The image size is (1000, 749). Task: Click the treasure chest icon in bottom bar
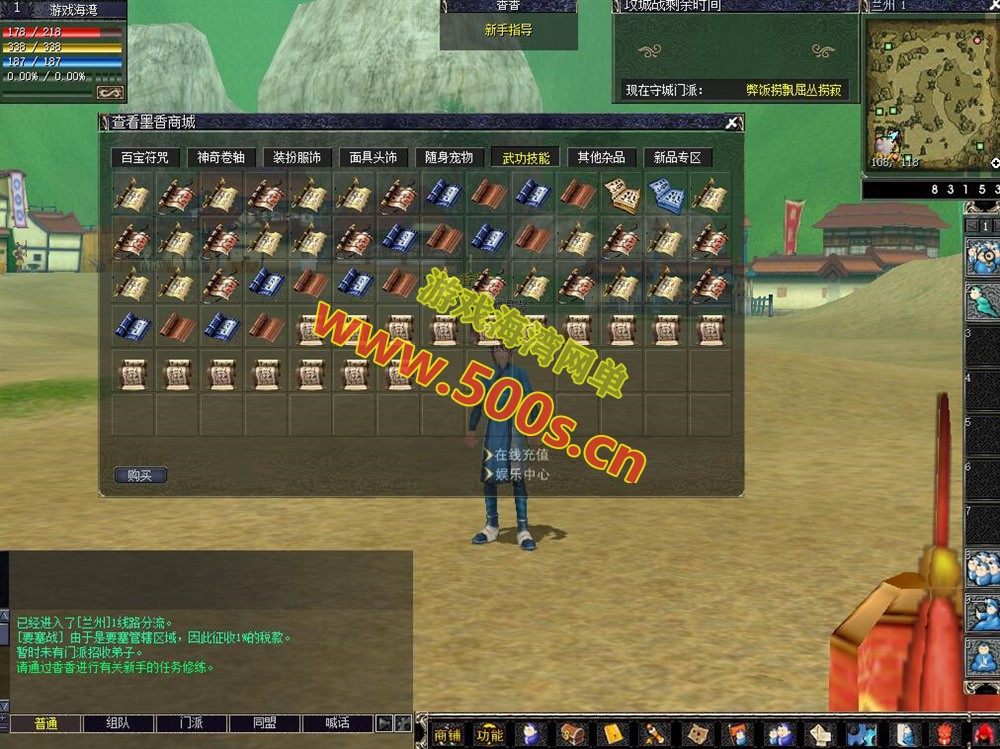[x=572, y=734]
